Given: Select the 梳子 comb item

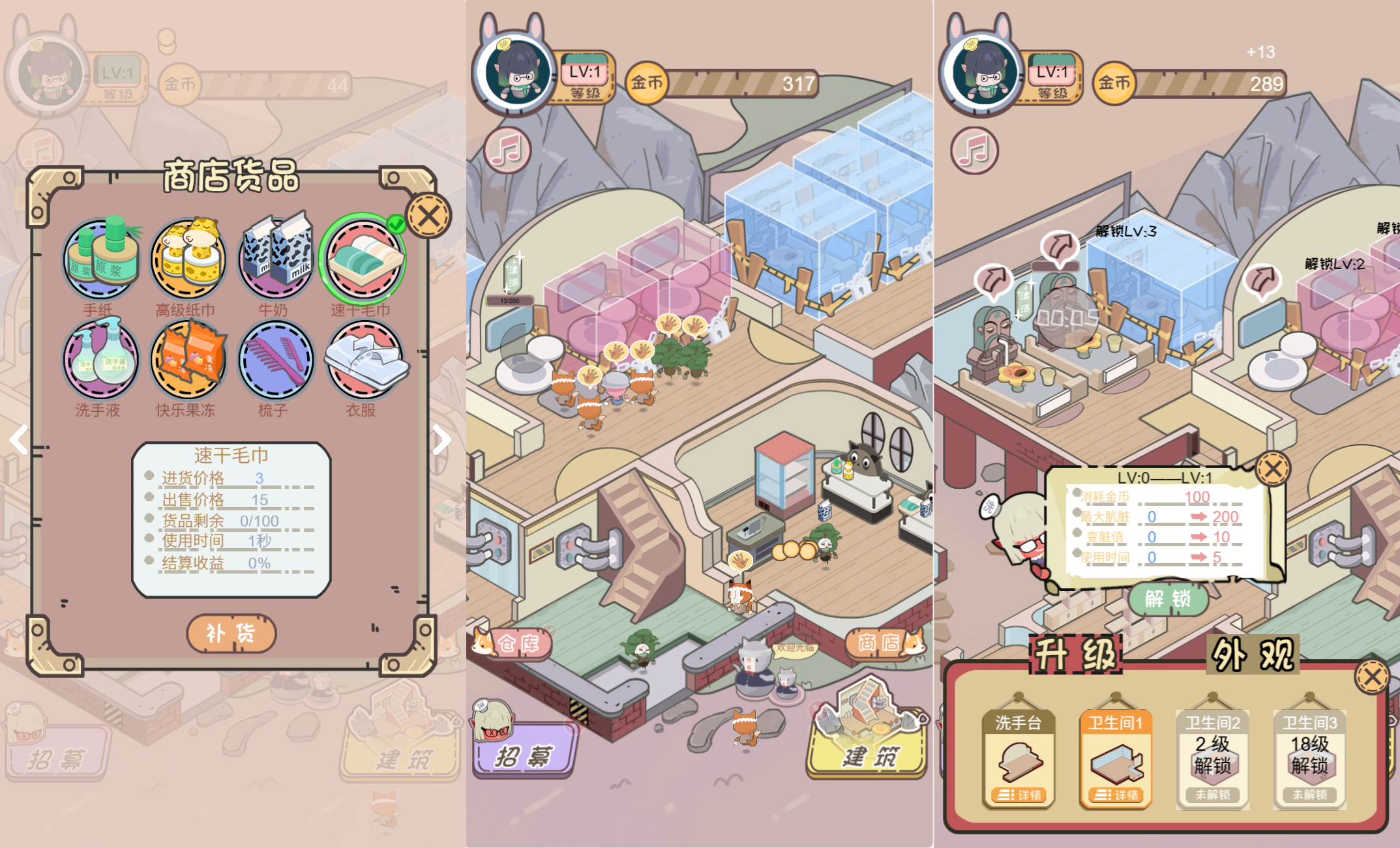Looking at the screenshot, I should click(x=275, y=359).
